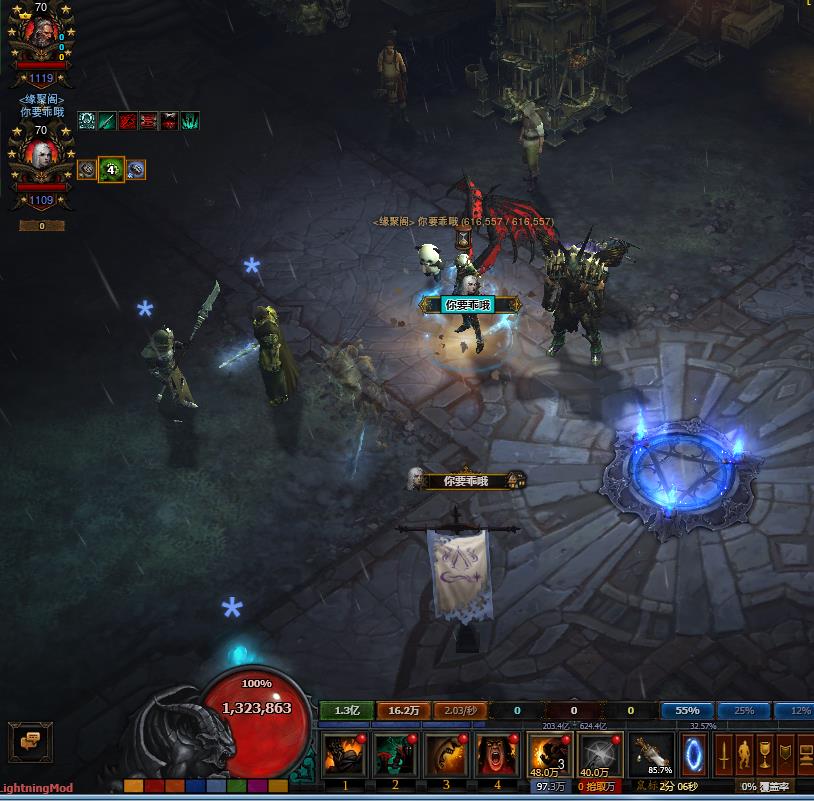
Task: Open the character figure menu button
Action: point(743,753)
